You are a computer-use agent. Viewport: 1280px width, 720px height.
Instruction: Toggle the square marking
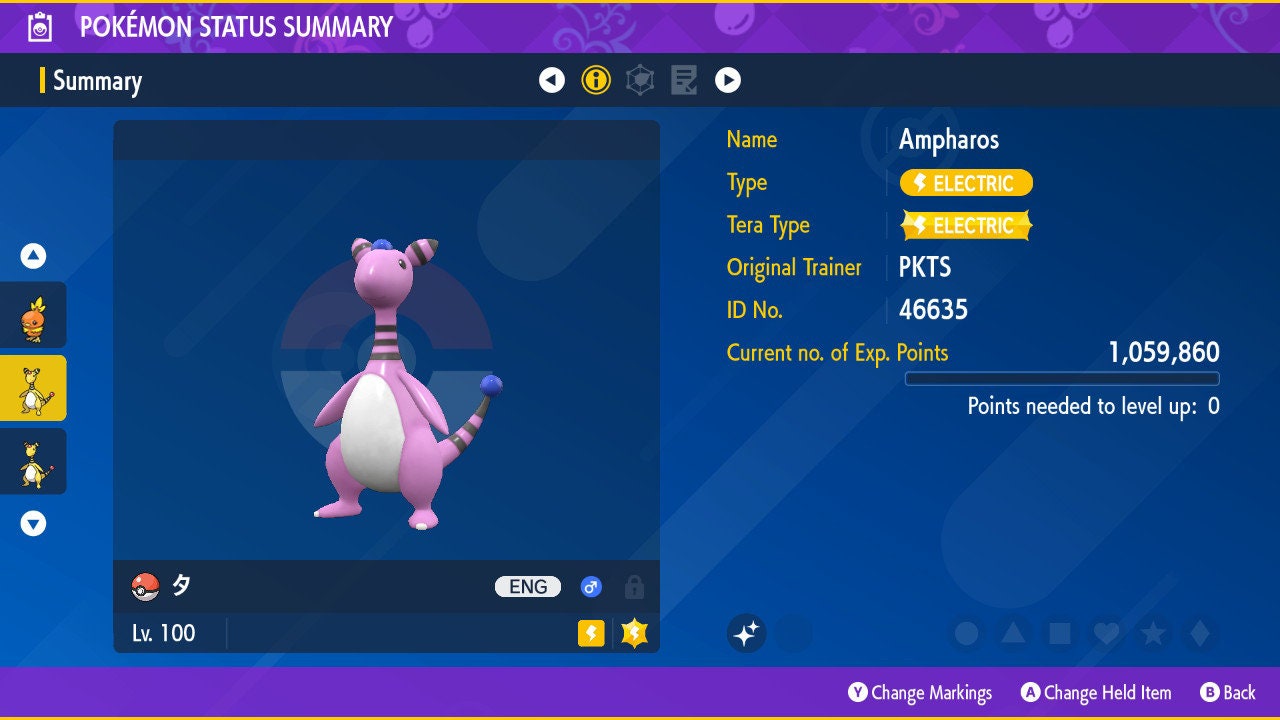[1059, 633]
